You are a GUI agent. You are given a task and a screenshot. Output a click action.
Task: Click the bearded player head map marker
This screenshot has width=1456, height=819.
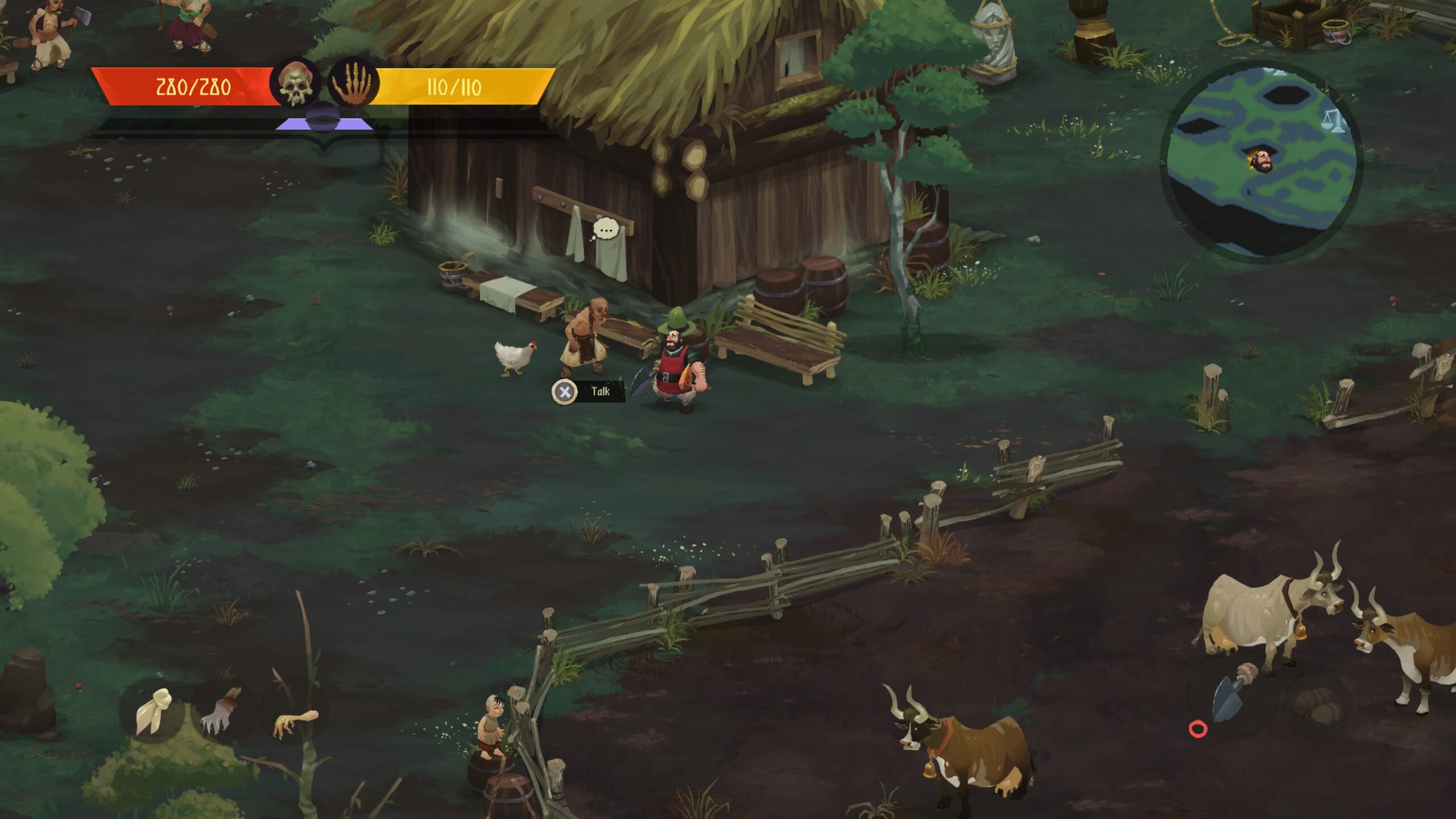pos(1261,162)
